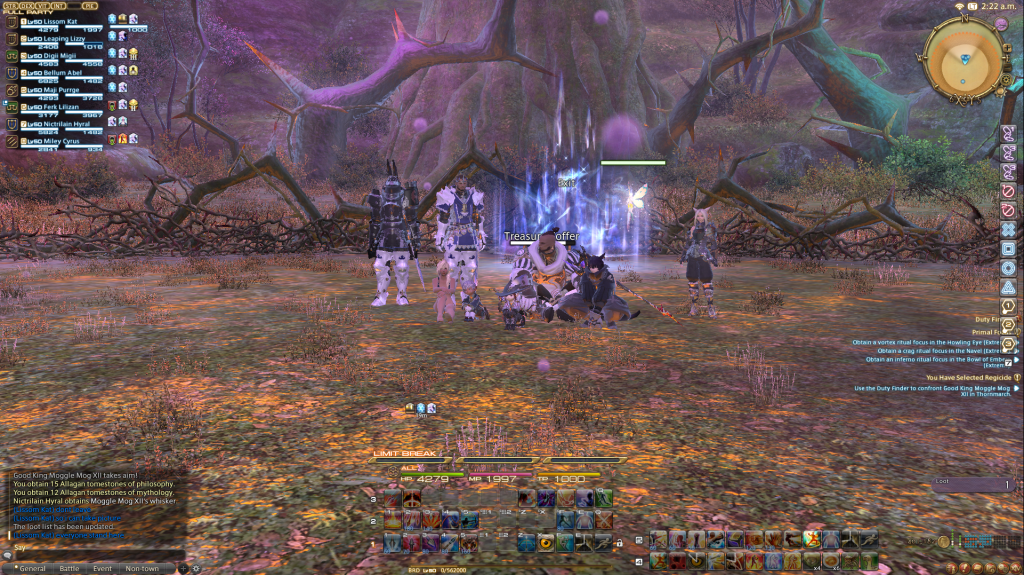Switch to the Non-town chat tab
The width and height of the screenshot is (1024, 575).
[142, 568]
